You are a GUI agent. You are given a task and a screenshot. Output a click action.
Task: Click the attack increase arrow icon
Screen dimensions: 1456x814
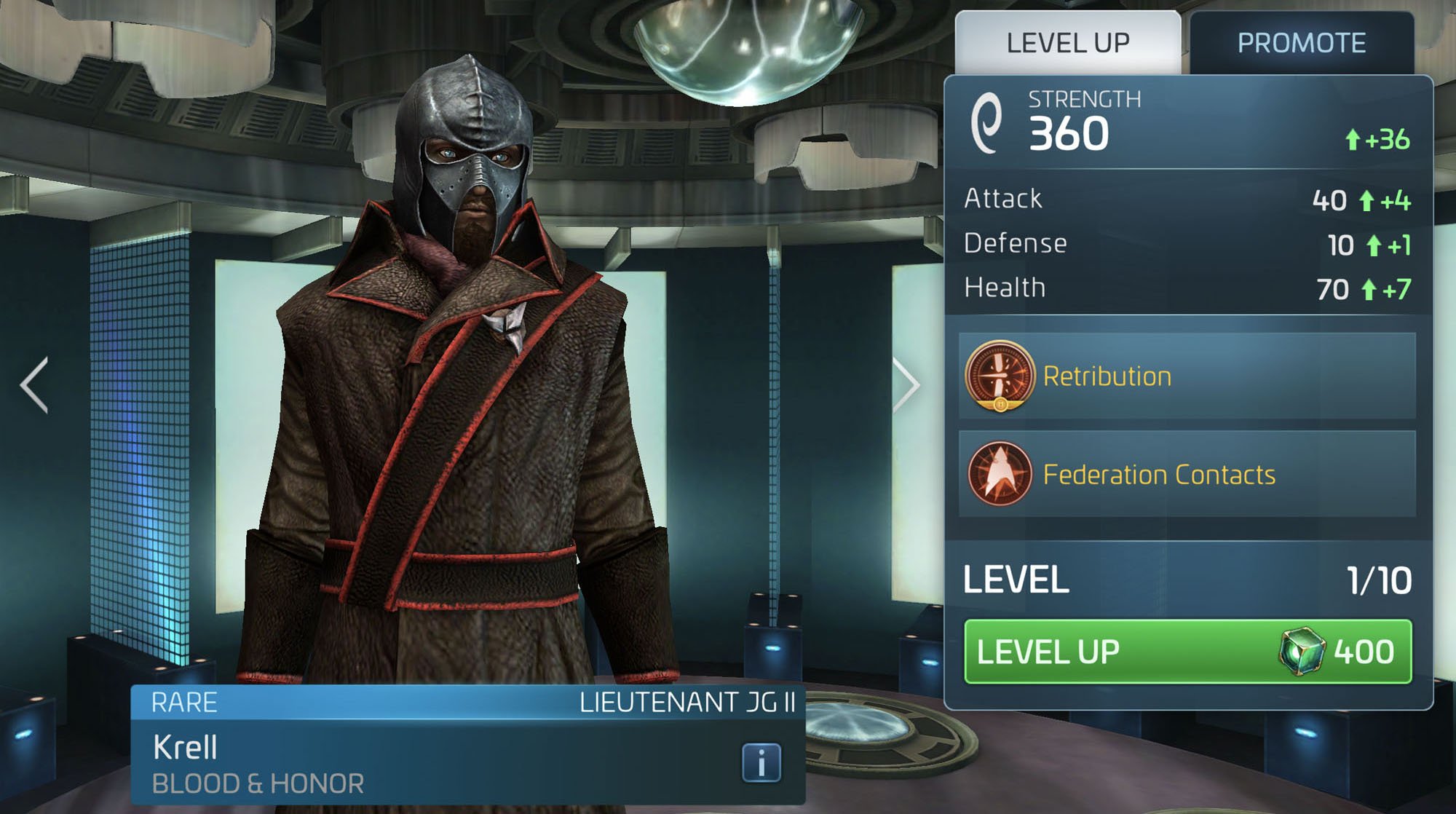(1368, 199)
